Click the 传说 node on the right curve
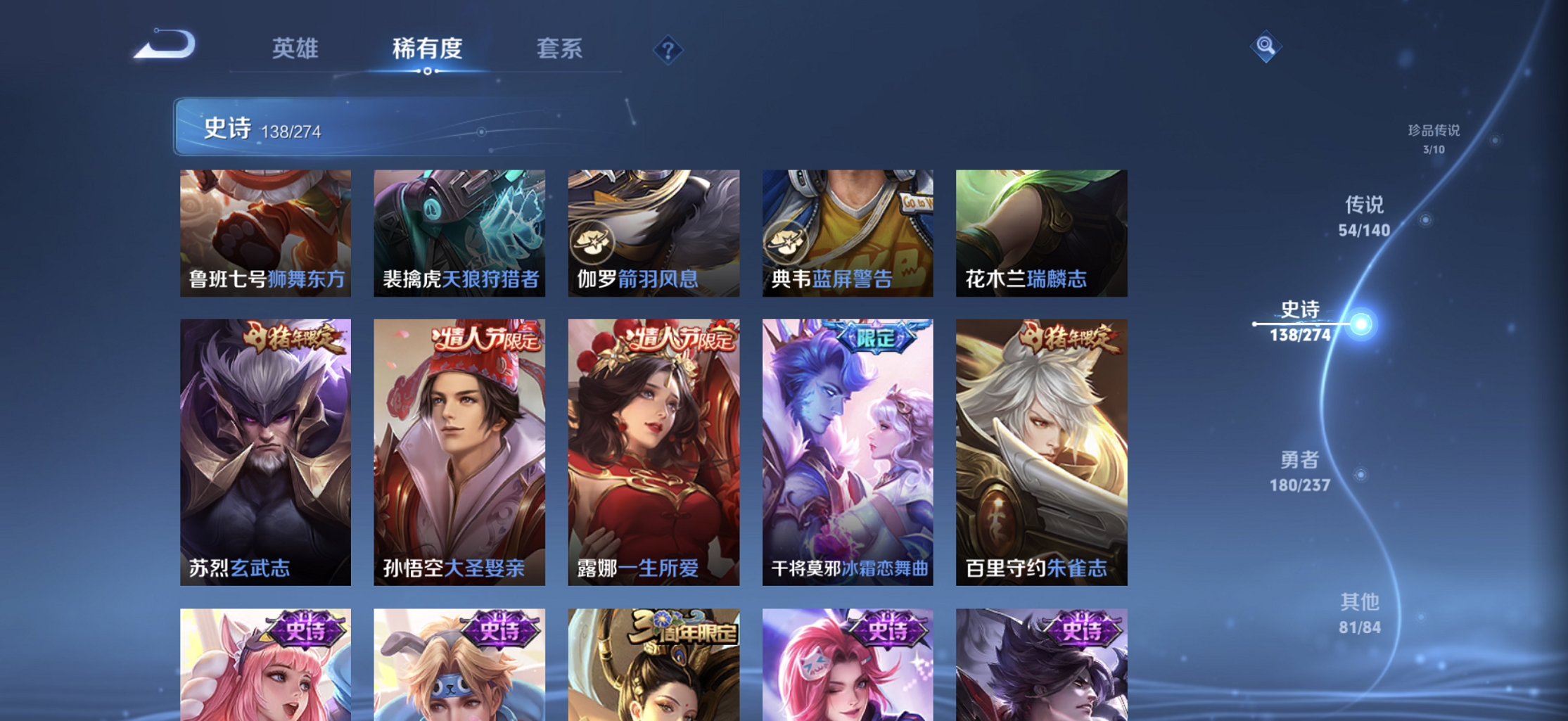Screen dimensions: 1568x721 pyautogui.click(x=1364, y=215)
